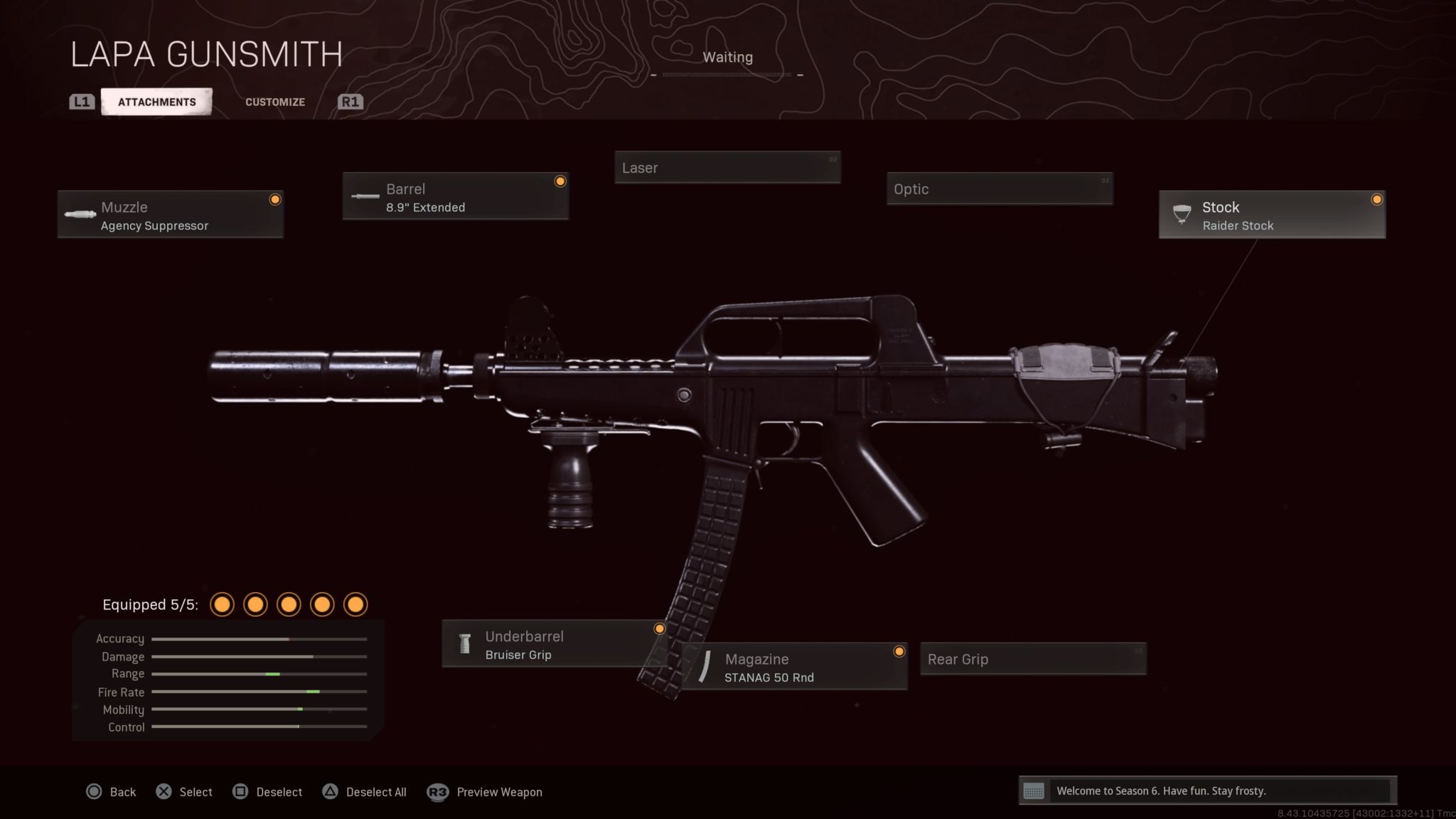
Task: Select the Attachments tab
Action: tap(157, 101)
